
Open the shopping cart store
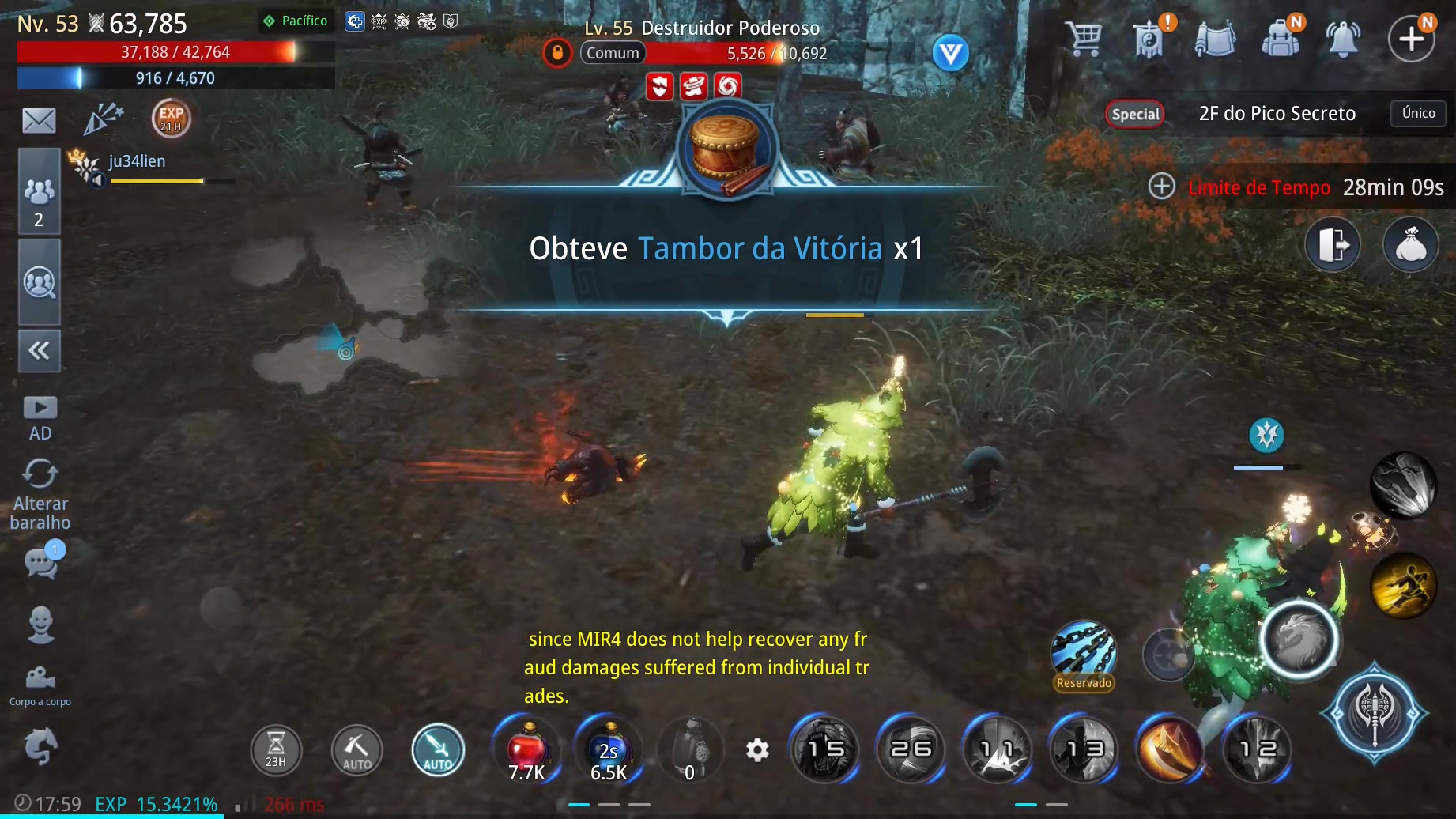1084,37
